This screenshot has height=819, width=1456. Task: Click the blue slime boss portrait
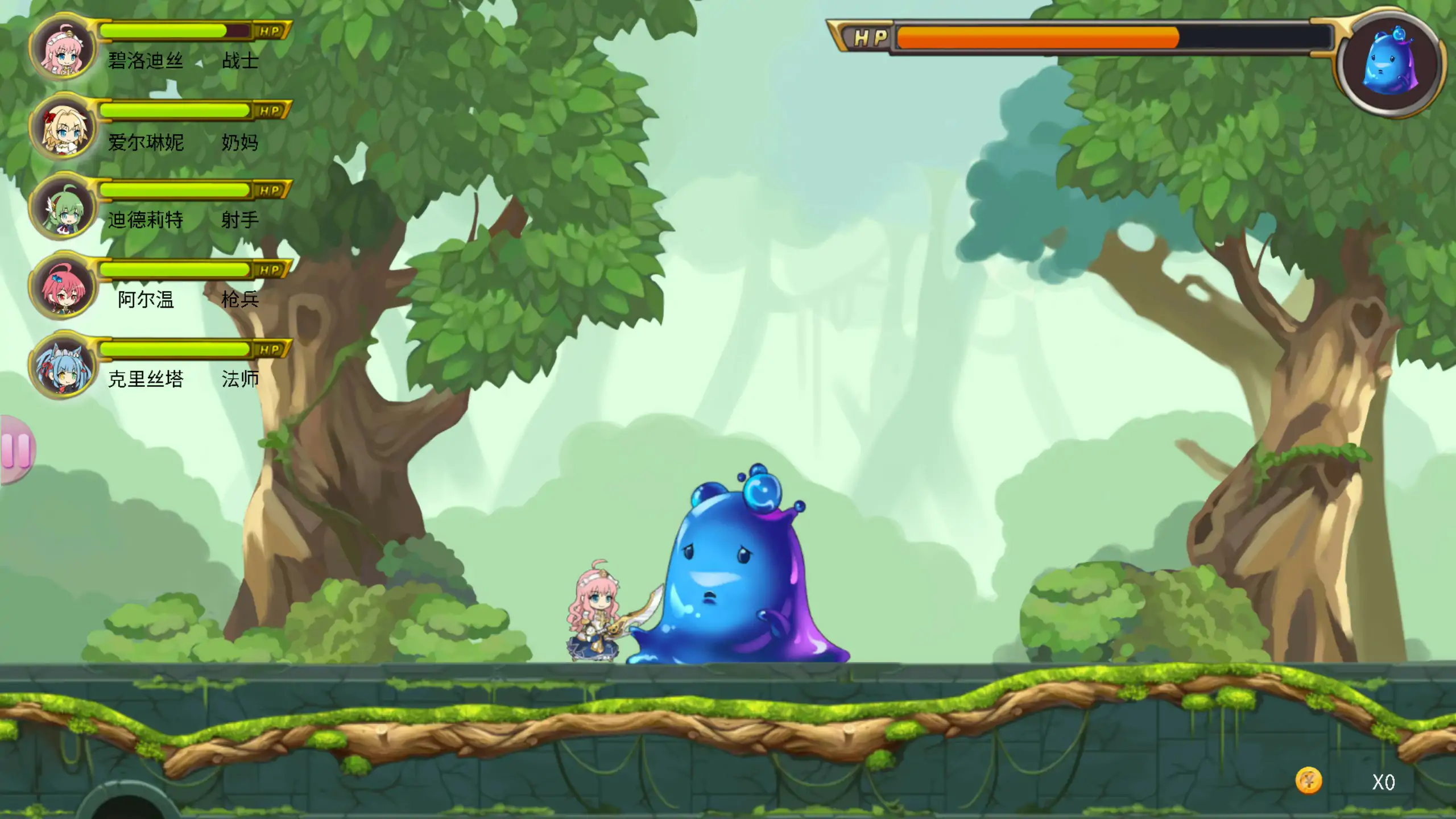[x=1390, y=63]
